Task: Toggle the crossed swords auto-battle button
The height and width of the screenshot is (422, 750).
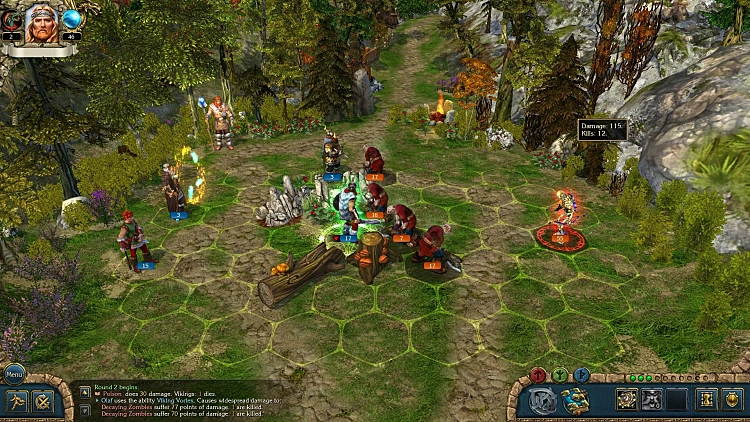Action: click(x=43, y=401)
